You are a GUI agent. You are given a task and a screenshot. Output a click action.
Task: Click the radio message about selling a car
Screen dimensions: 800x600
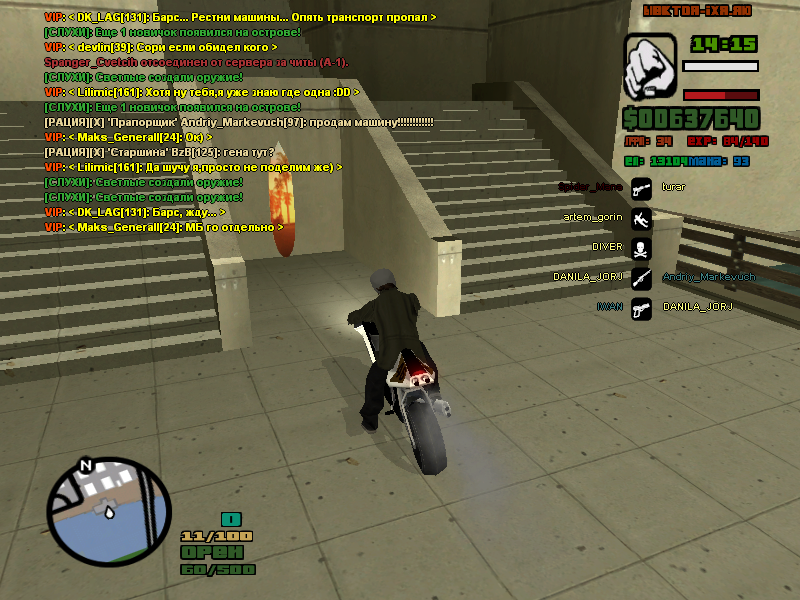tap(240, 121)
